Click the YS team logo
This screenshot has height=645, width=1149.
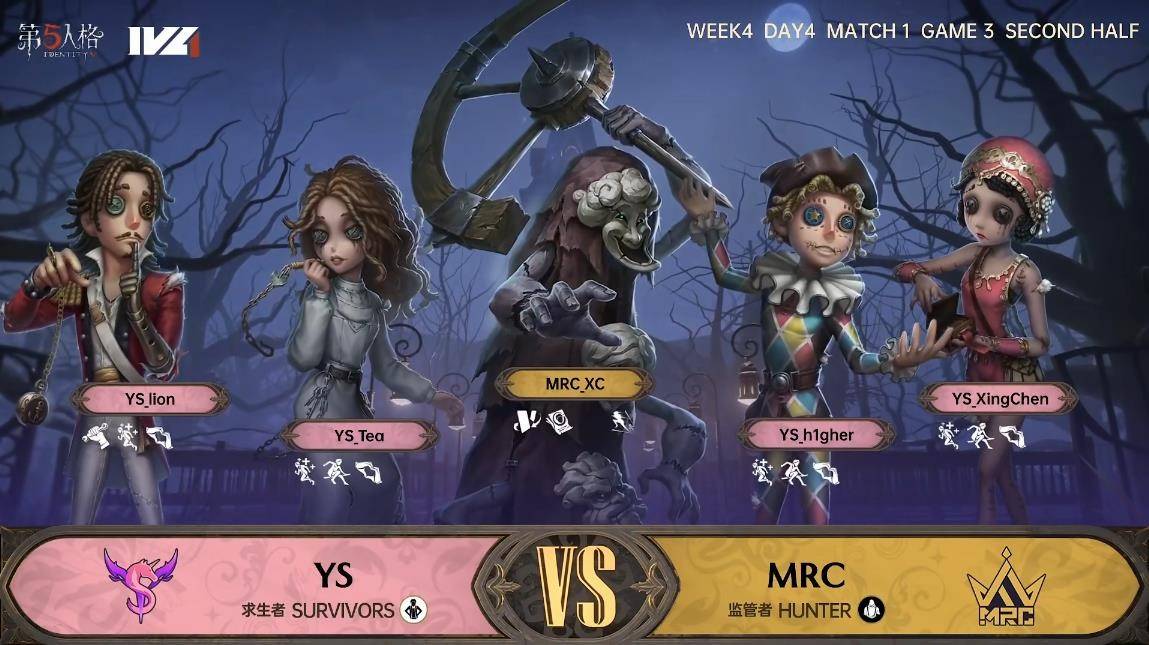click(140, 583)
